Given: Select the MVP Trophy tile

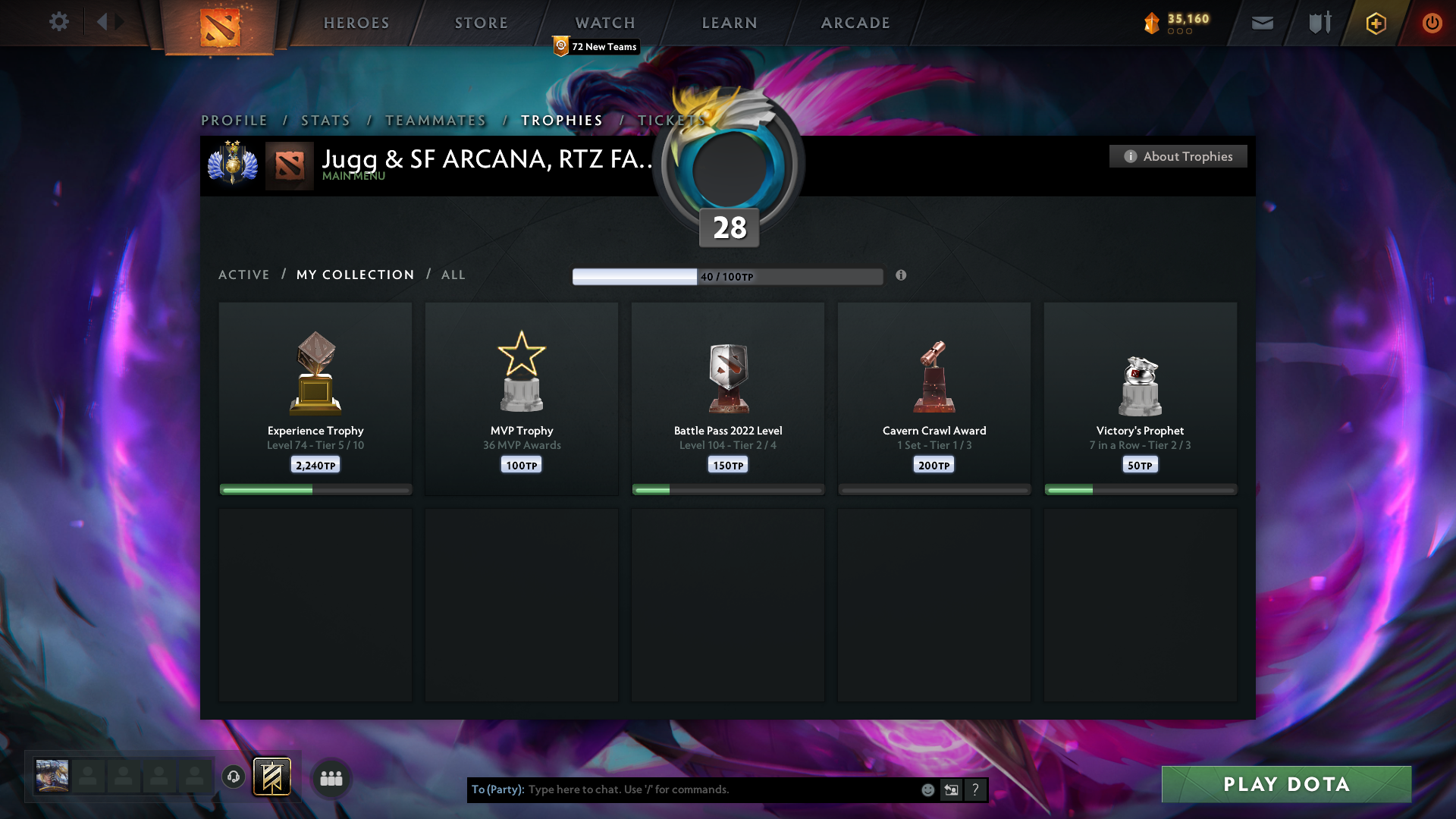Looking at the screenshot, I should [x=522, y=398].
